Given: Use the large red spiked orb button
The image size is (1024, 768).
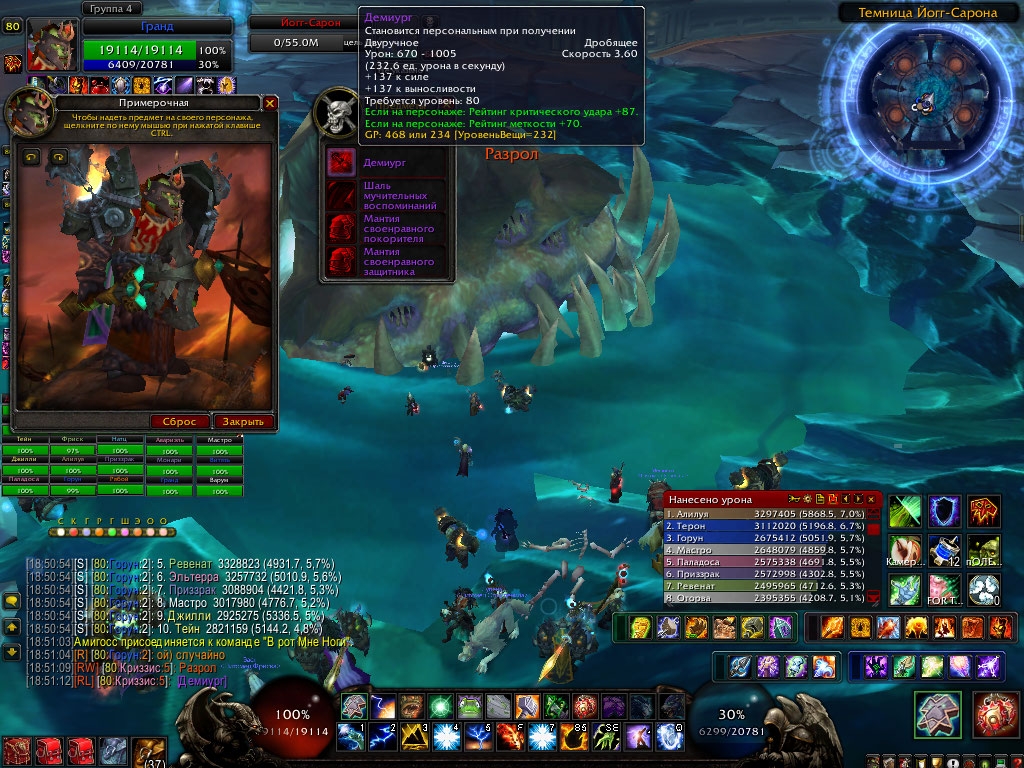Looking at the screenshot, I should 995,714.
